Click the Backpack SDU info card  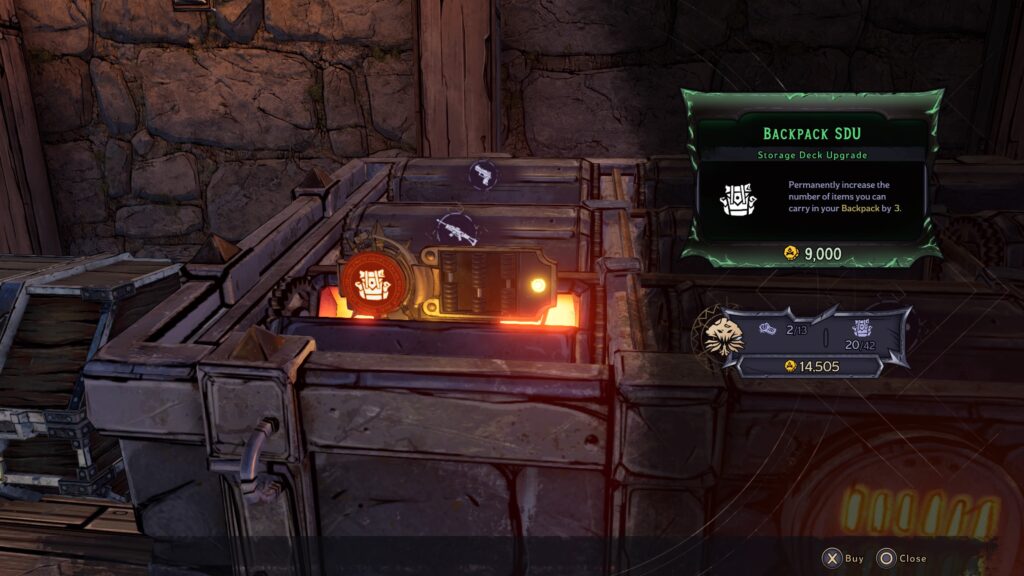pos(810,180)
